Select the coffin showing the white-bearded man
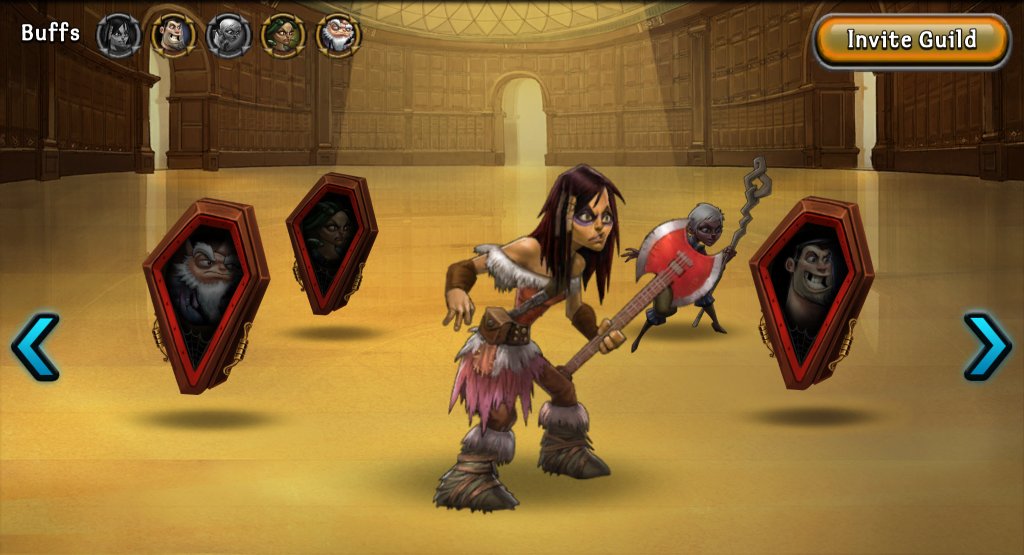 (x=205, y=293)
